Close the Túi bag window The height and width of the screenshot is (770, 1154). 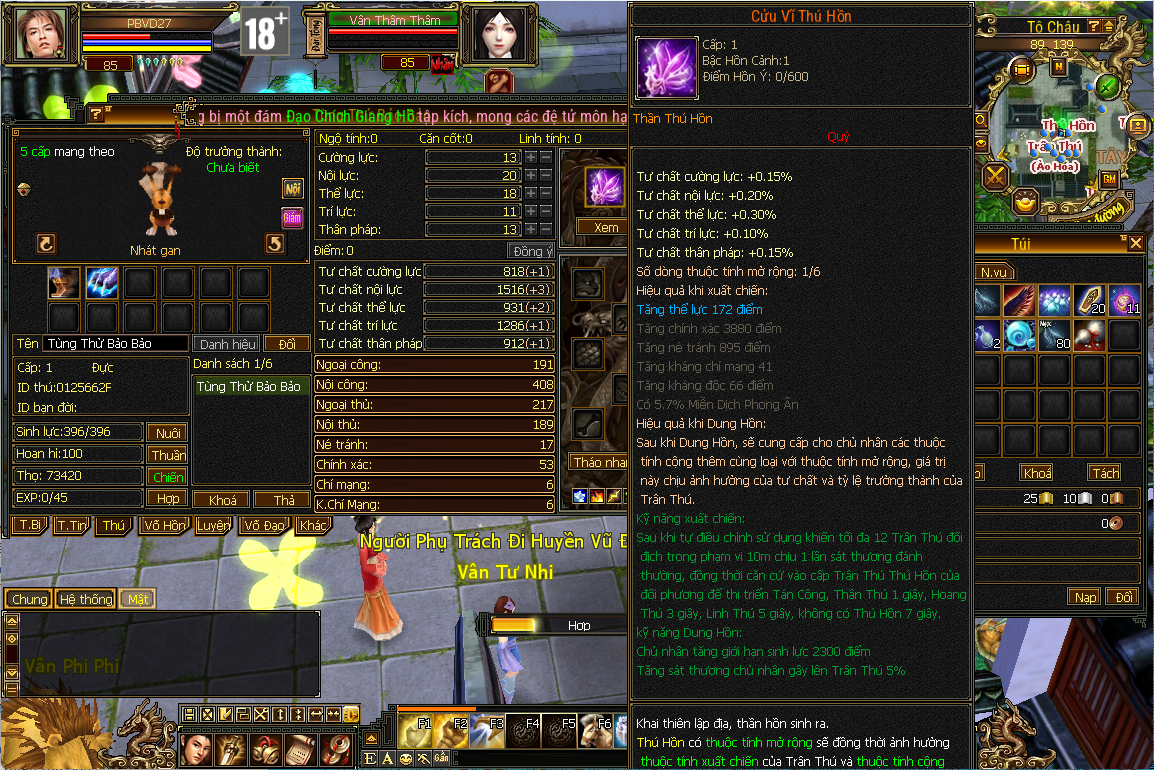pos(1135,244)
